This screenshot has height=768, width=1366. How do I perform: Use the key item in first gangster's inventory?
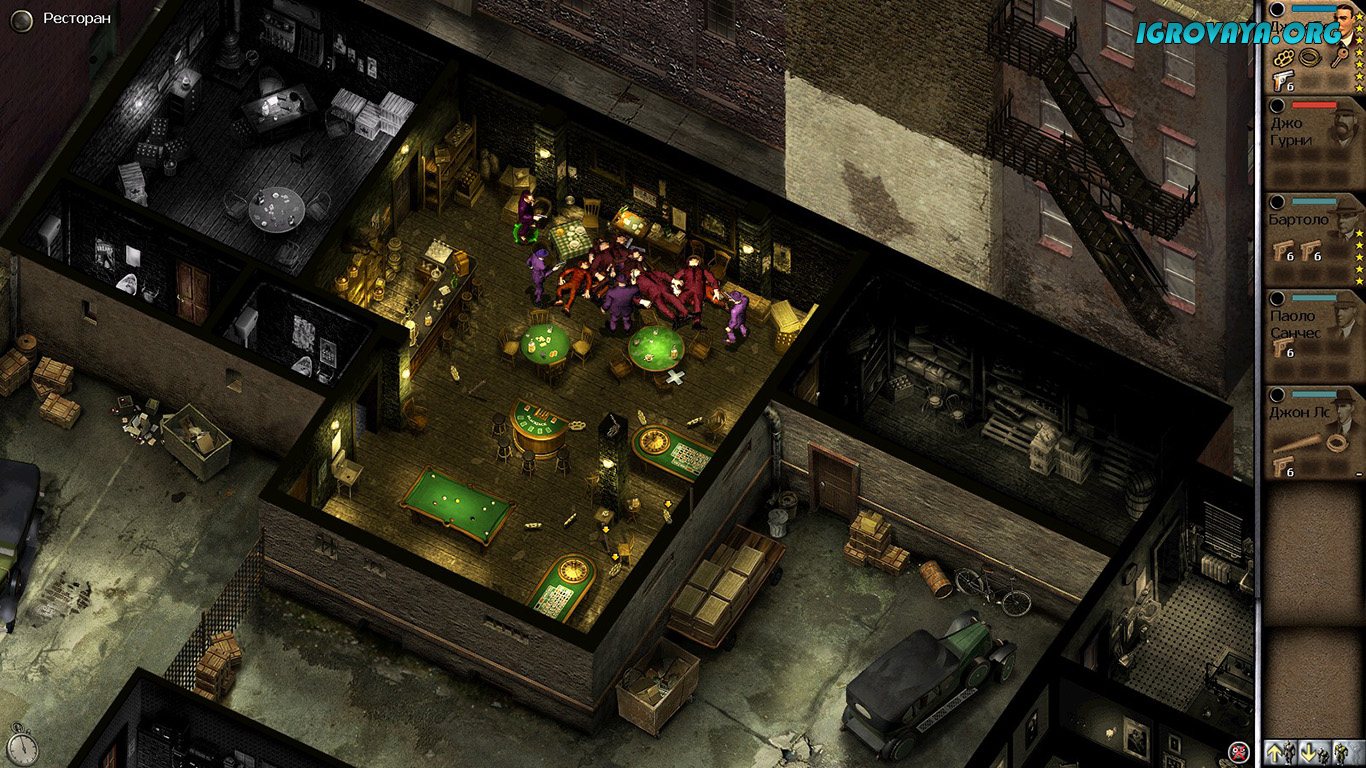pos(1342,58)
